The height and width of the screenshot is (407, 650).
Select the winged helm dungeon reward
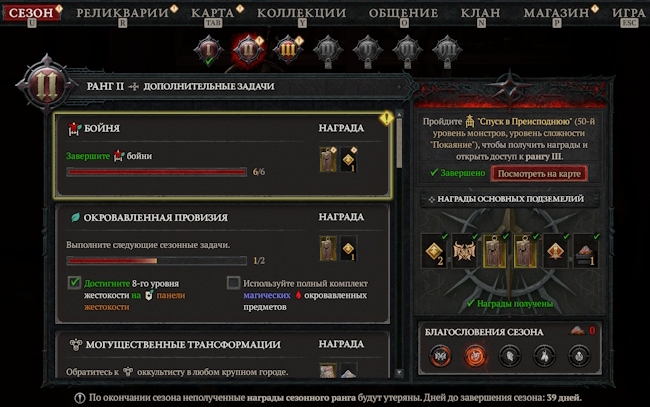pyautogui.click(x=464, y=250)
